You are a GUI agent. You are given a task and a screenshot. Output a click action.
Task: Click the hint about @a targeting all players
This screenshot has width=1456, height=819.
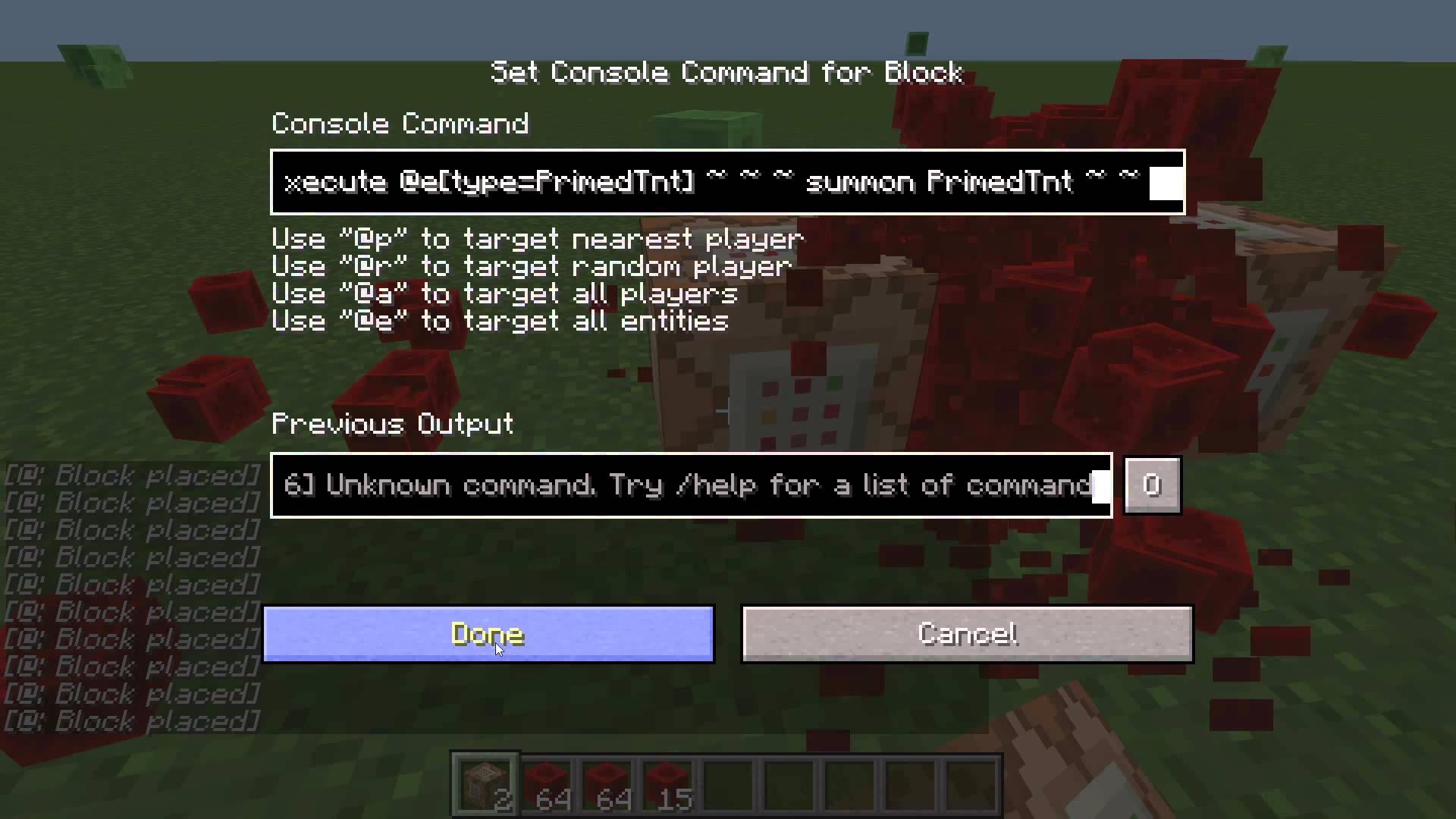(x=504, y=293)
